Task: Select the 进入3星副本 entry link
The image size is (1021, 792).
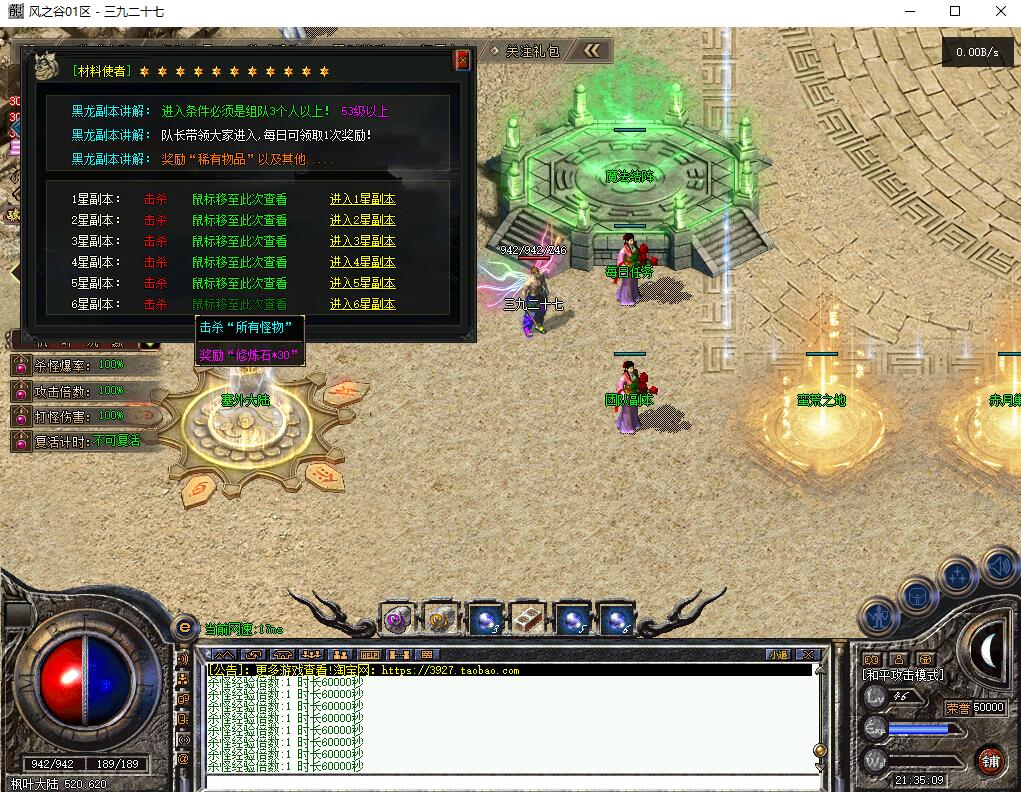Action: tap(362, 241)
